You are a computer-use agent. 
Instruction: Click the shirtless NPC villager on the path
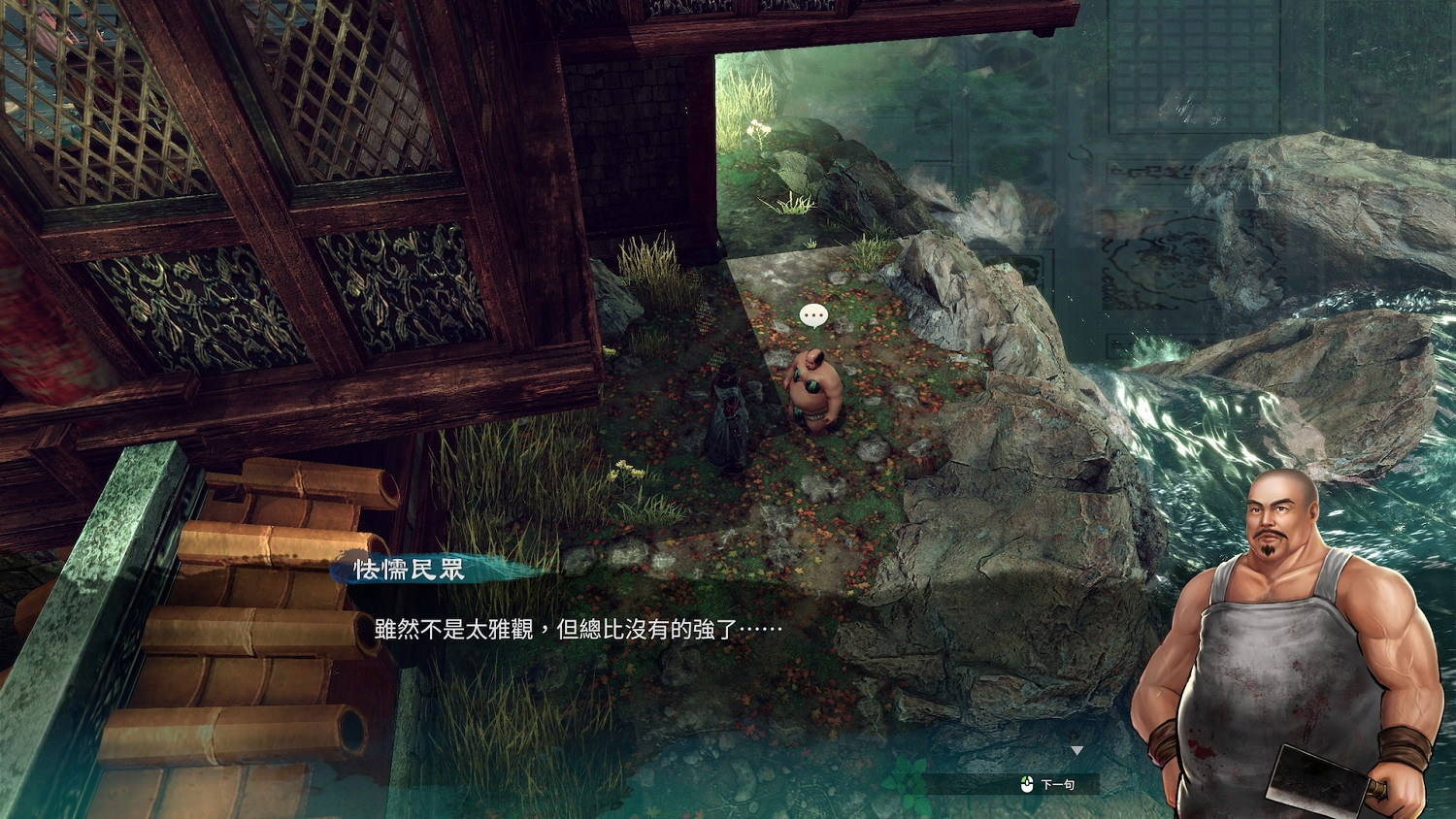click(811, 393)
